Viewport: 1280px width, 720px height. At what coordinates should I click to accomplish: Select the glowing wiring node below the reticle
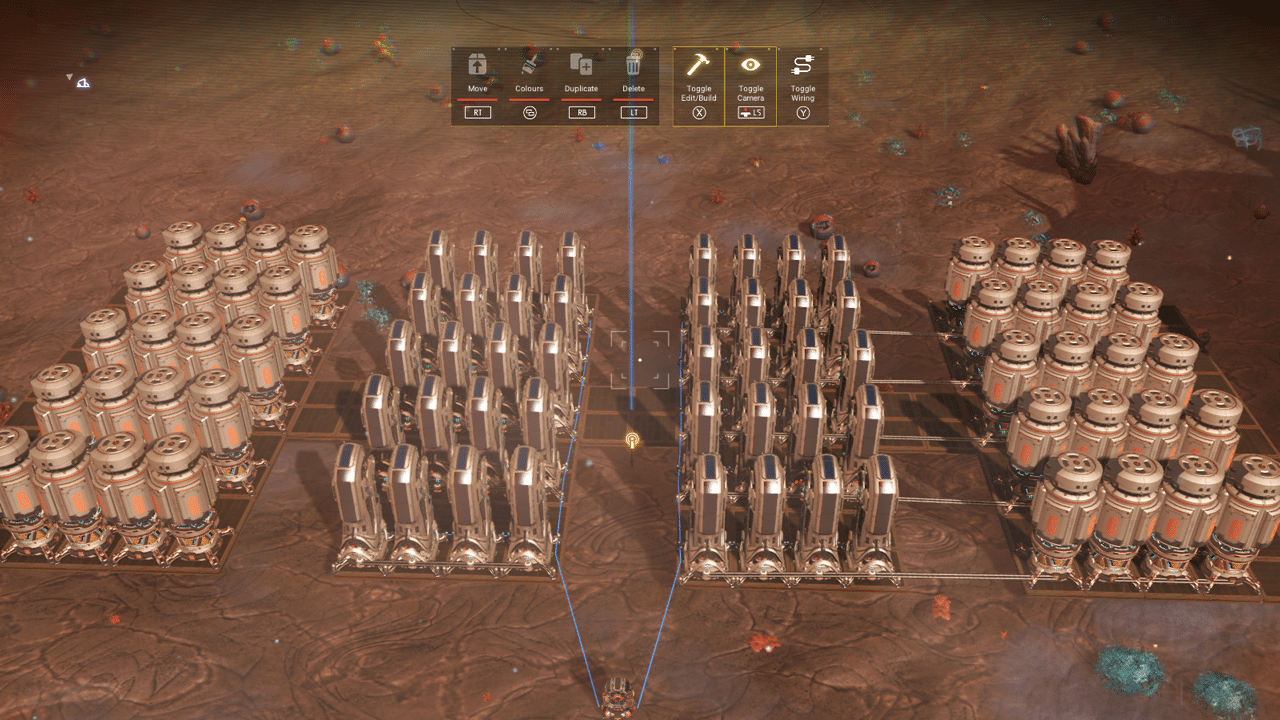pos(631,437)
